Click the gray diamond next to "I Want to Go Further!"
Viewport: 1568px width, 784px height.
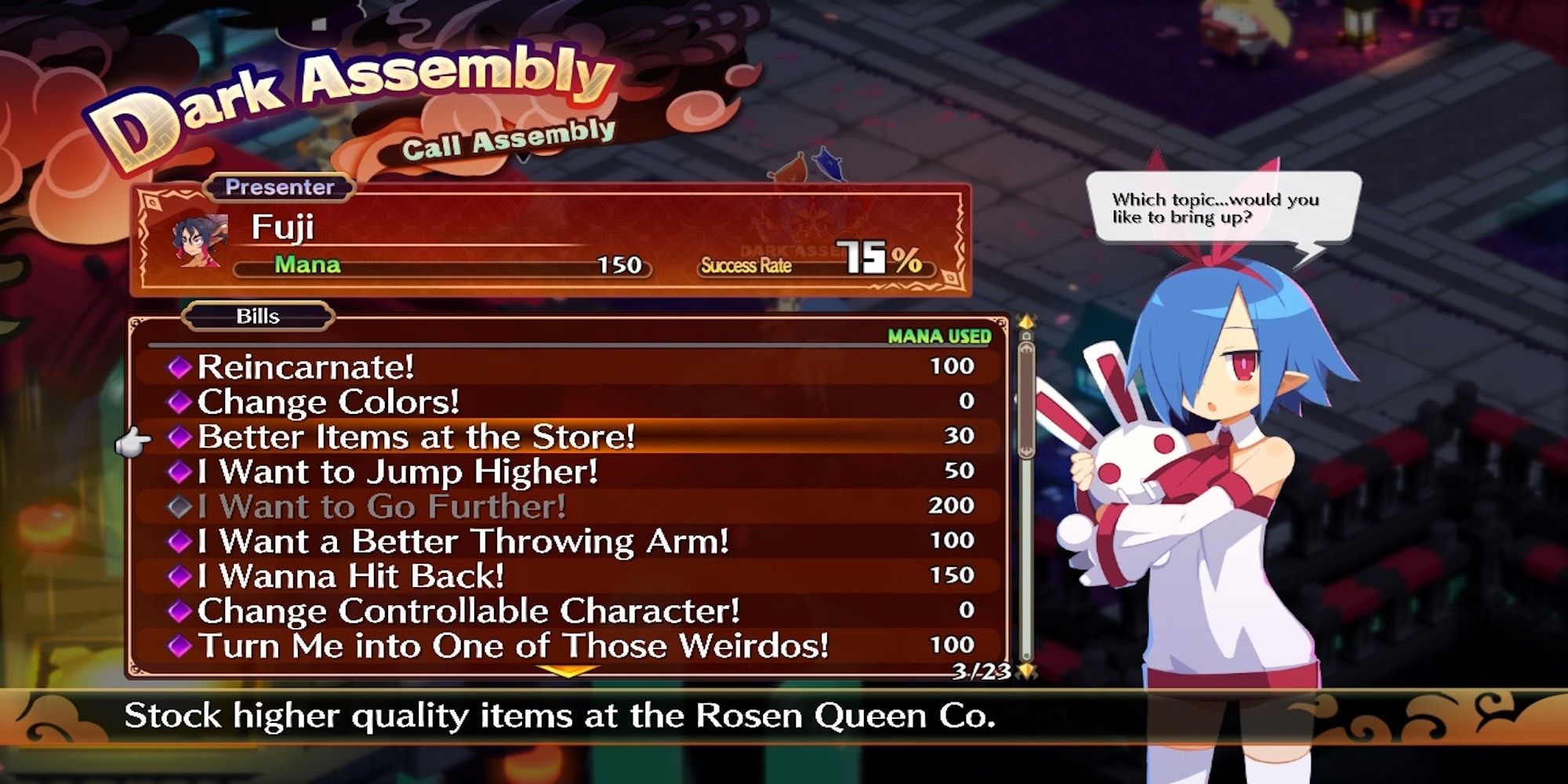coord(180,506)
